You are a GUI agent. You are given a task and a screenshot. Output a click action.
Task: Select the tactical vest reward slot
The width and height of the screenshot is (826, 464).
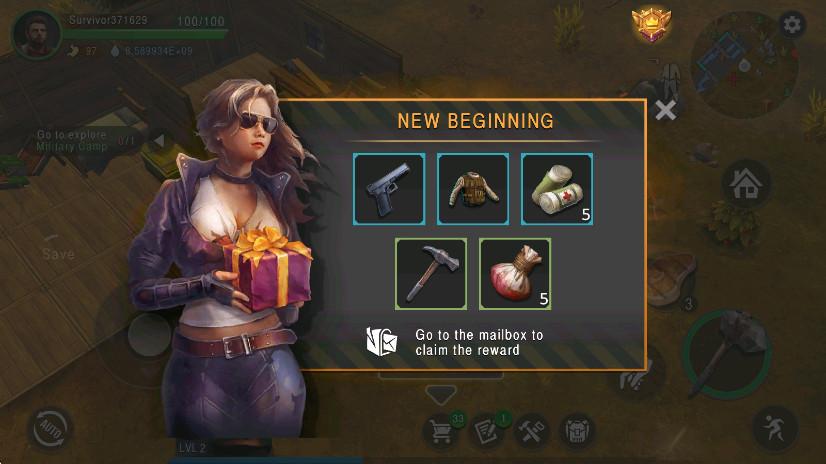(473, 188)
